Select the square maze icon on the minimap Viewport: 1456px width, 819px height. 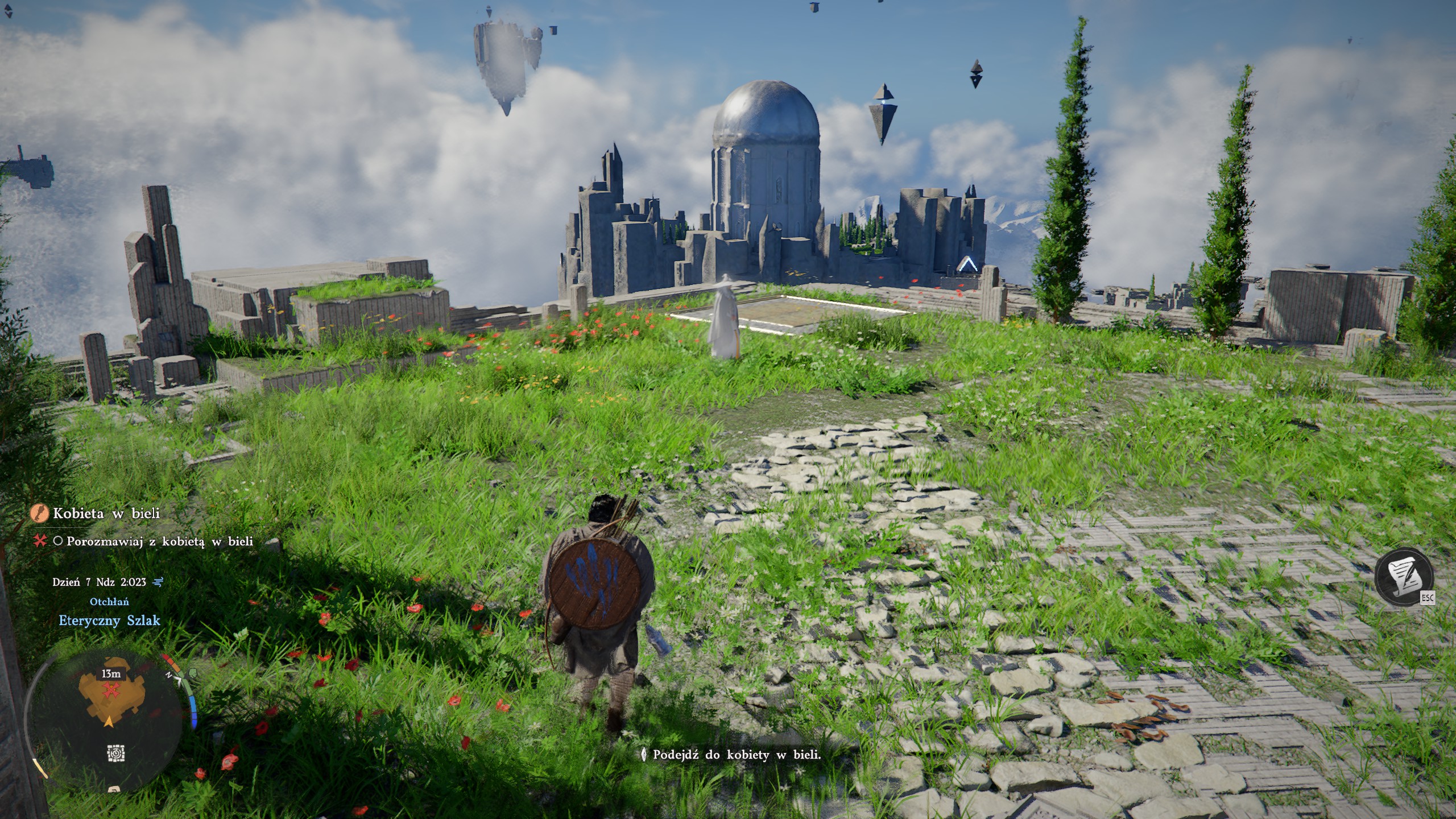click(116, 754)
